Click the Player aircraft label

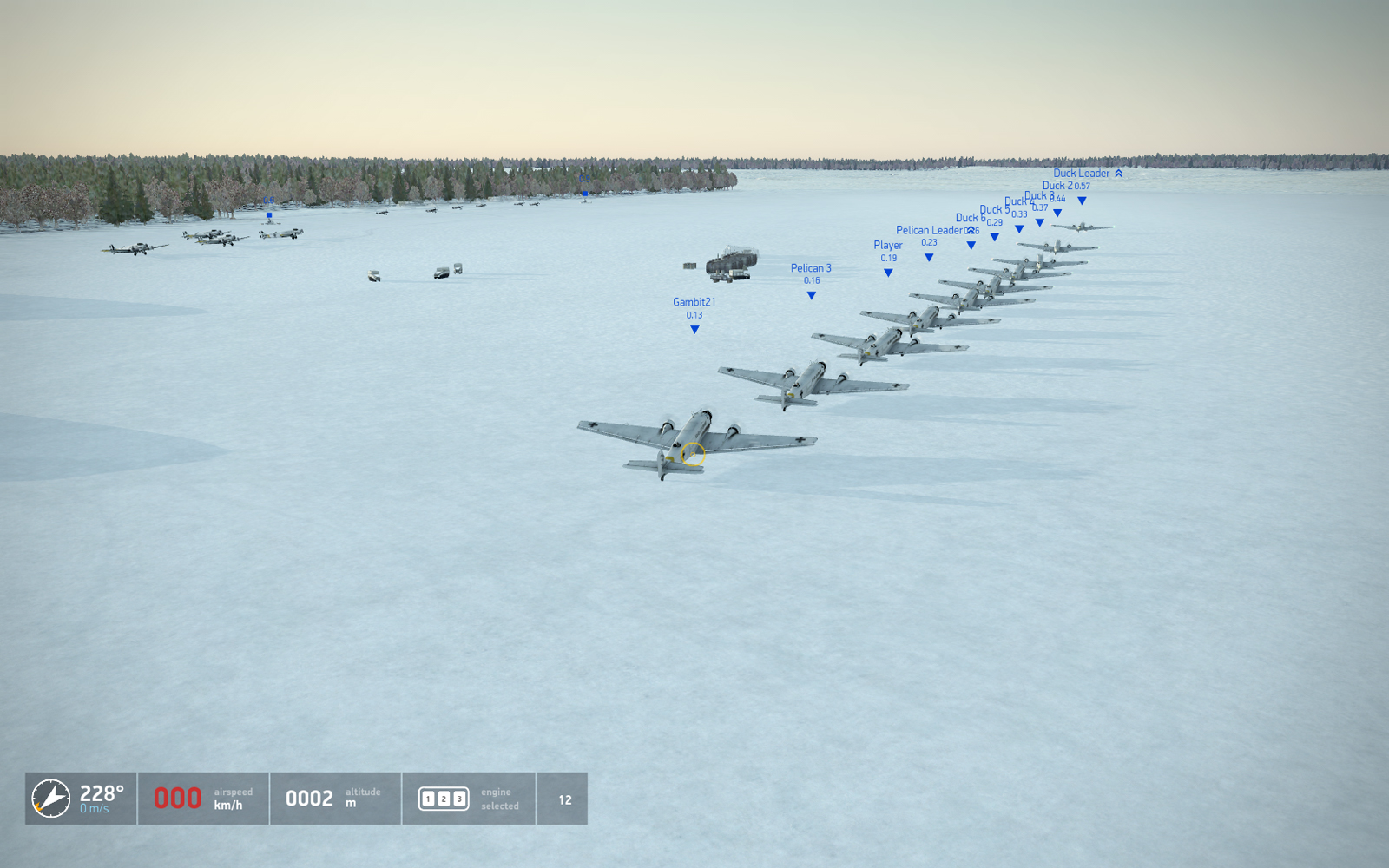coord(887,246)
